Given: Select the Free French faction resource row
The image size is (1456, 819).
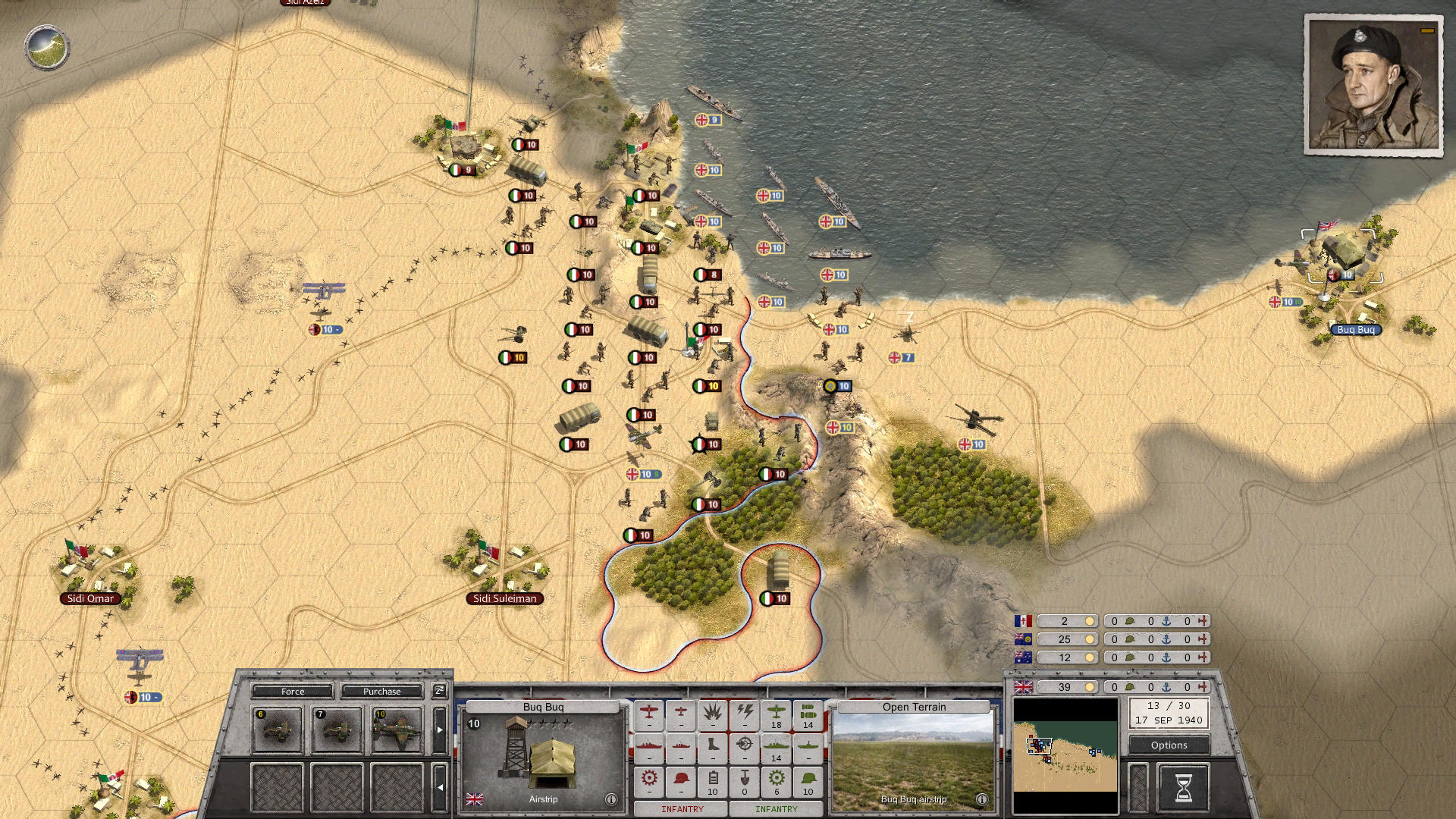Looking at the screenshot, I should [1063, 621].
